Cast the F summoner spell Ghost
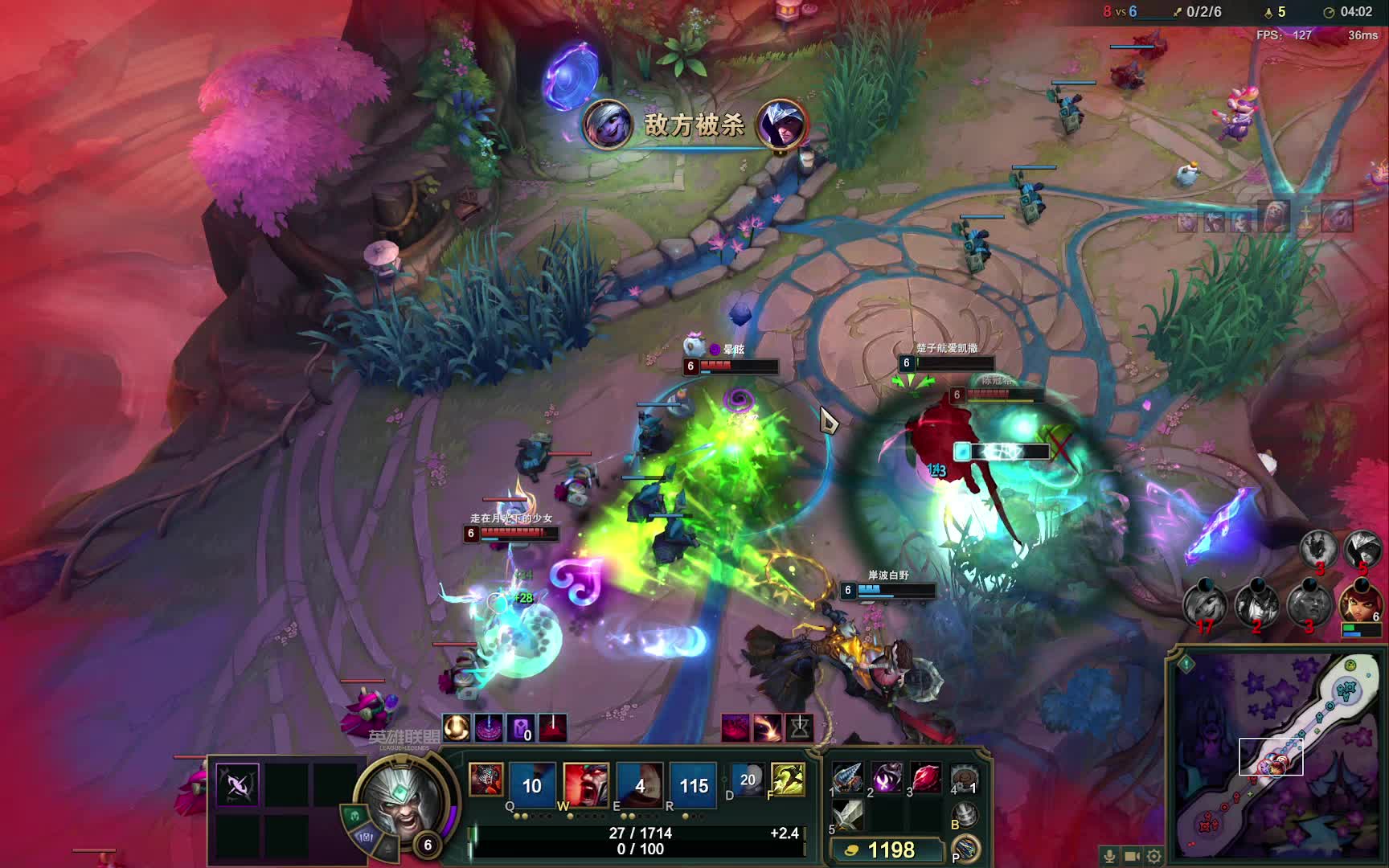This screenshot has width=1389, height=868. point(788,780)
